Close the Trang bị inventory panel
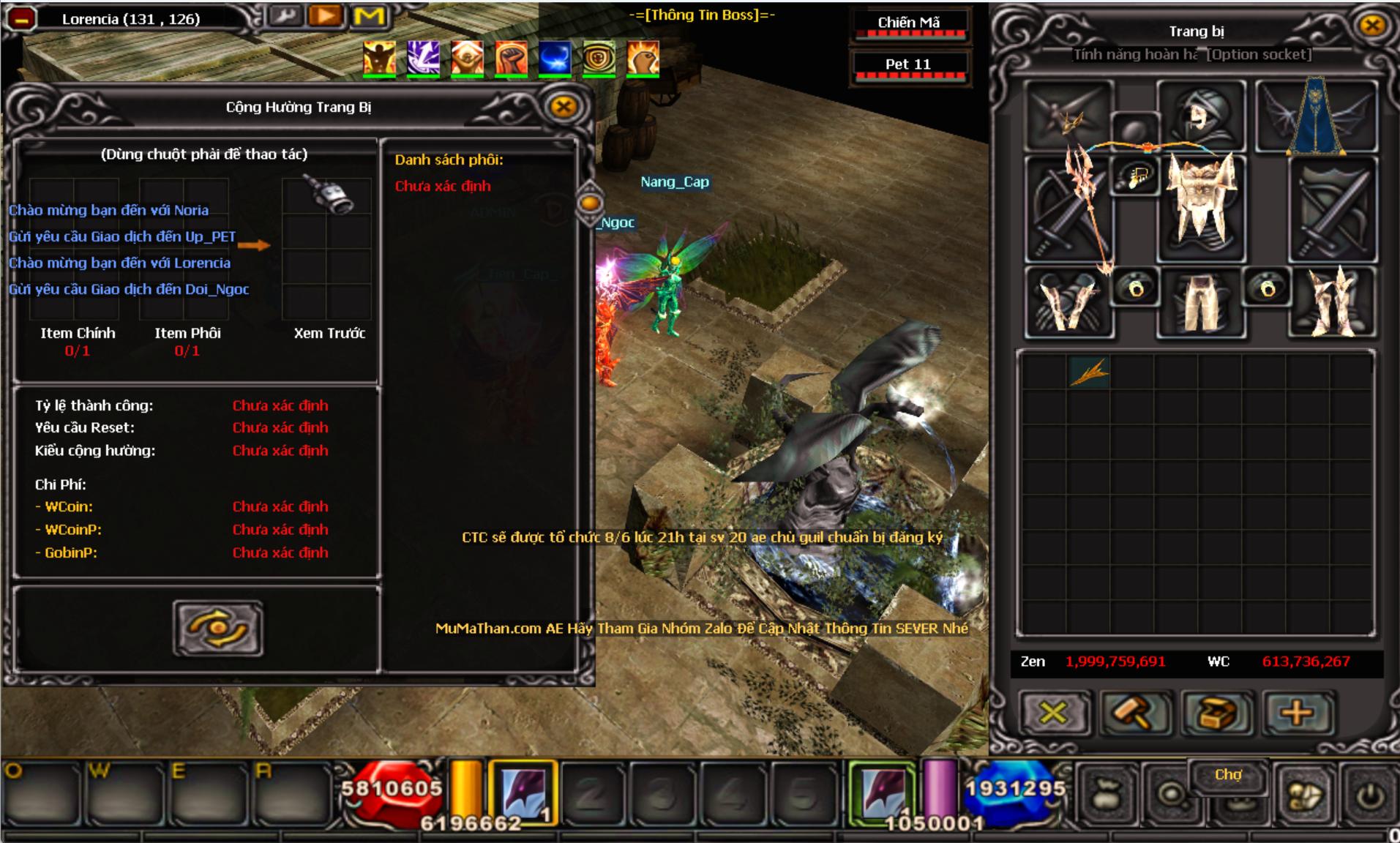 pos(1372,26)
